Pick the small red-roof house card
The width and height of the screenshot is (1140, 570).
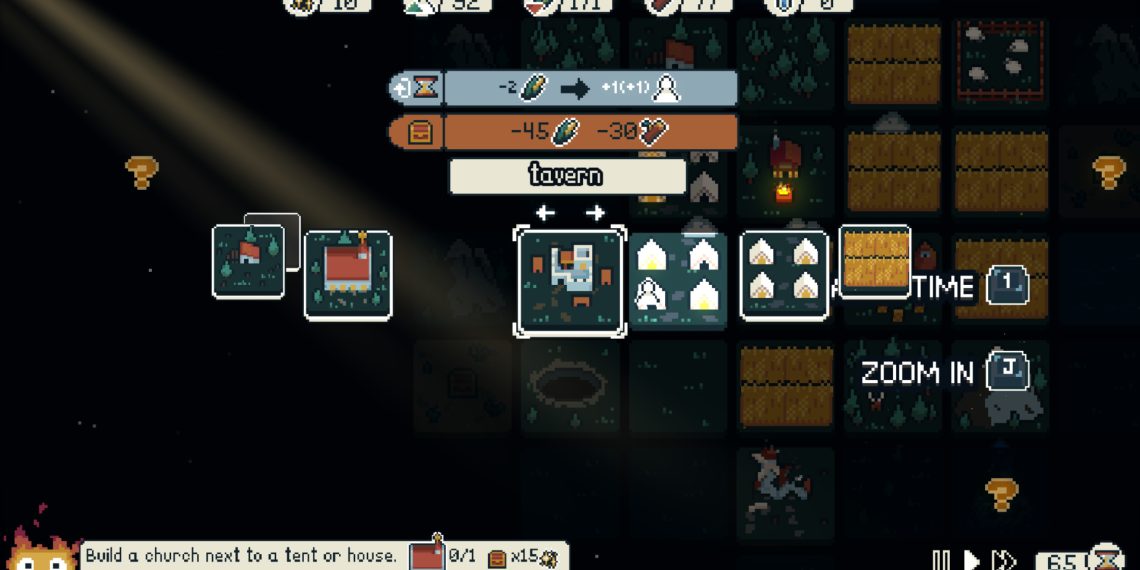[x=248, y=261]
